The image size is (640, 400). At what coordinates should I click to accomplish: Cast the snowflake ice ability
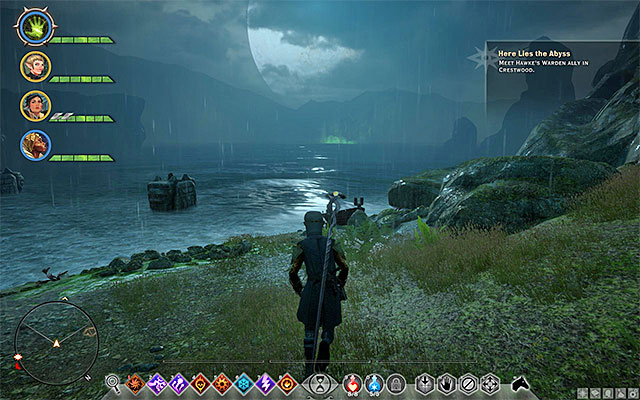click(x=244, y=382)
